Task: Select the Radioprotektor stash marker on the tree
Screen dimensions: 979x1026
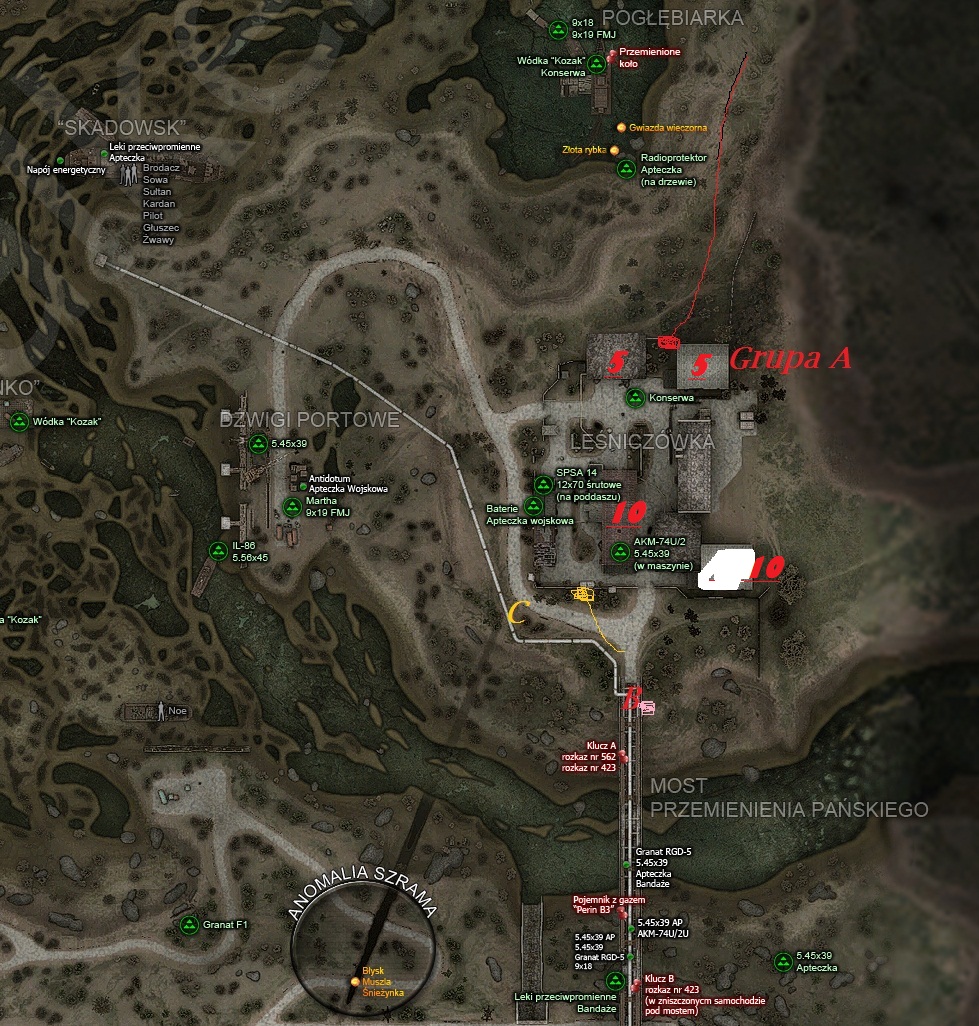Action: pos(625,168)
